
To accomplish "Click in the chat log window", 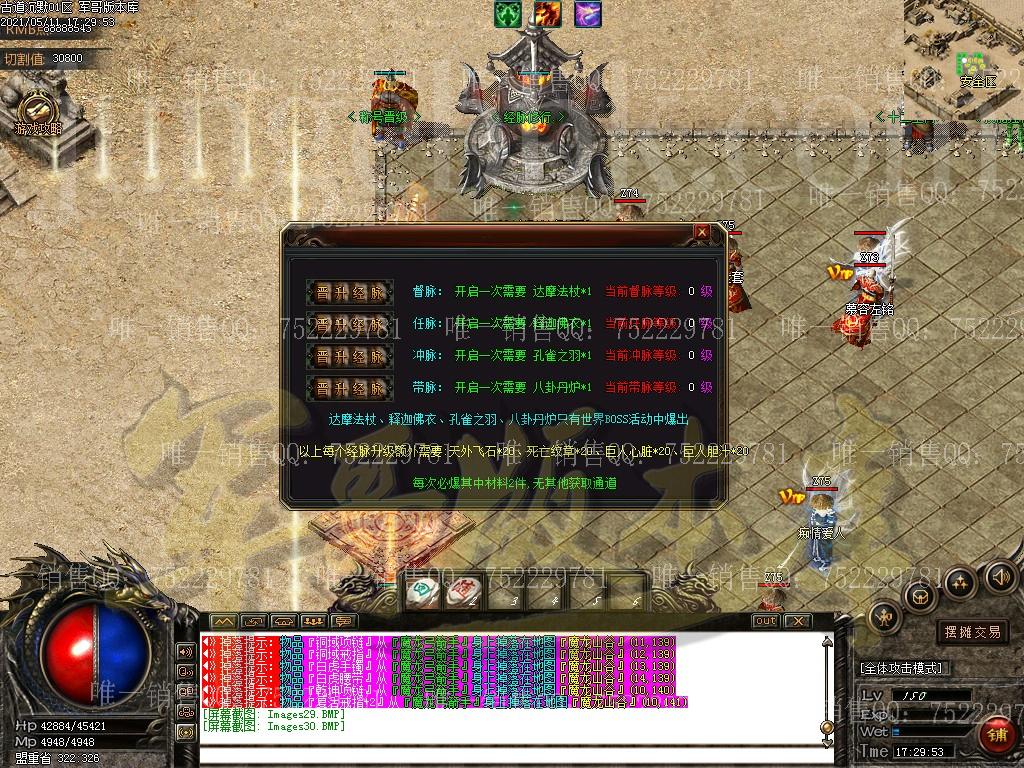I will point(510,690).
